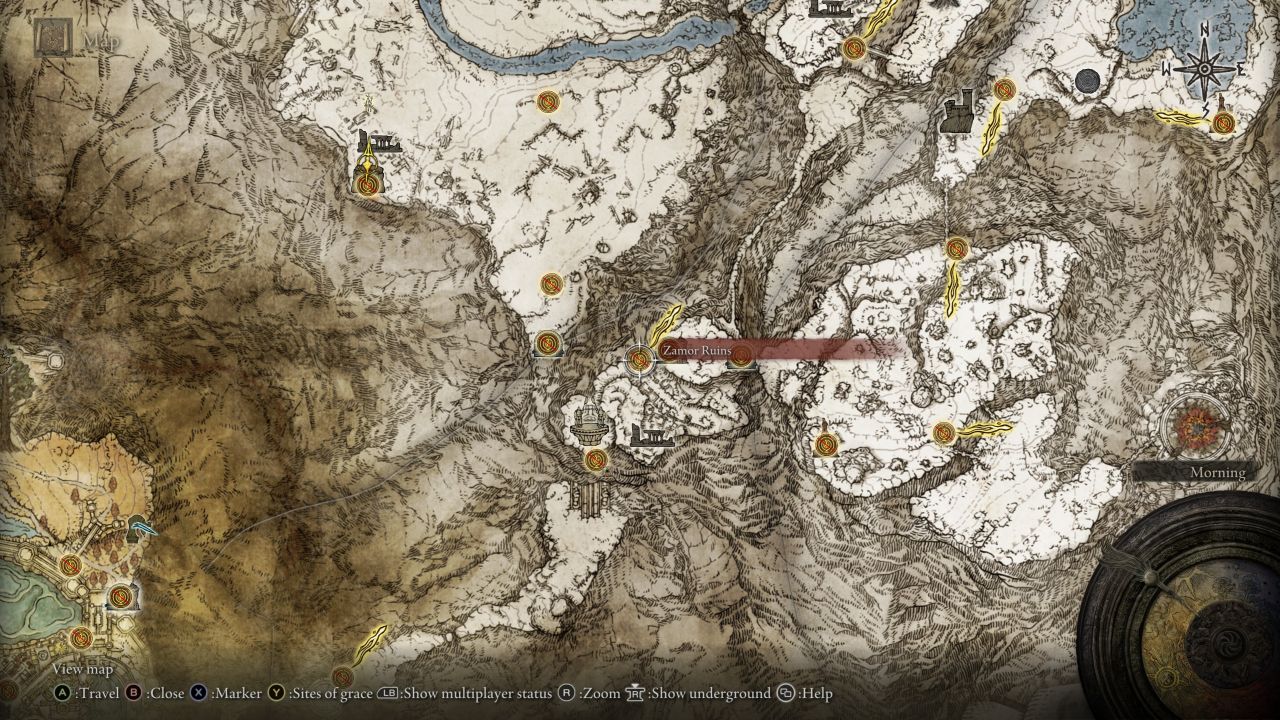This screenshot has height=720, width=1280.
Task: Select the highlighted Zamor Ruins site of grace
Action: (x=639, y=358)
